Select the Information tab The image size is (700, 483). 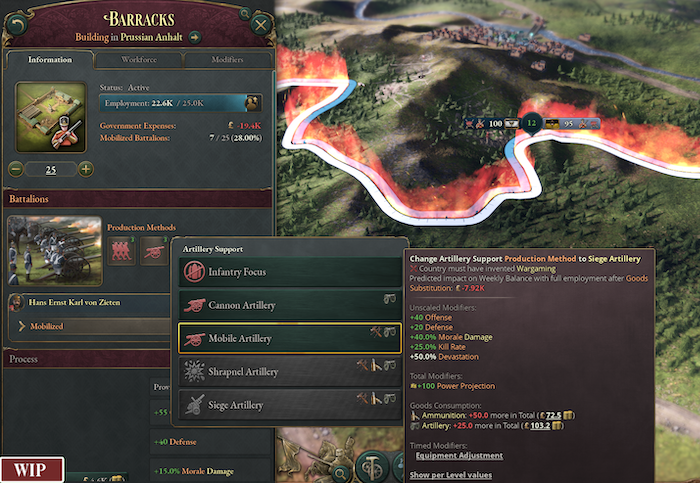pyautogui.click(x=50, y=60)
